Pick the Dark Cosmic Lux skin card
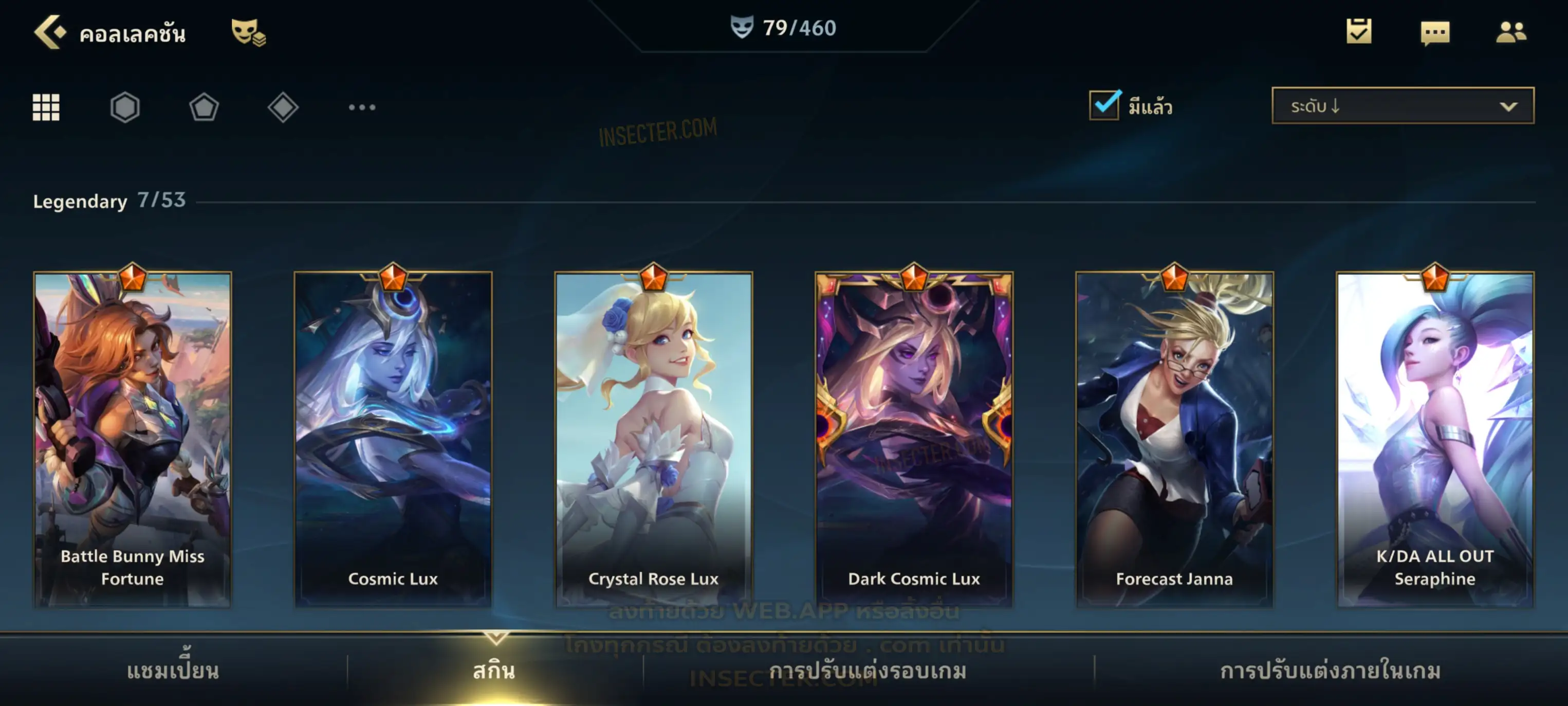The width and height of the screenshot is (1568, 706). (x=914, y=439)
